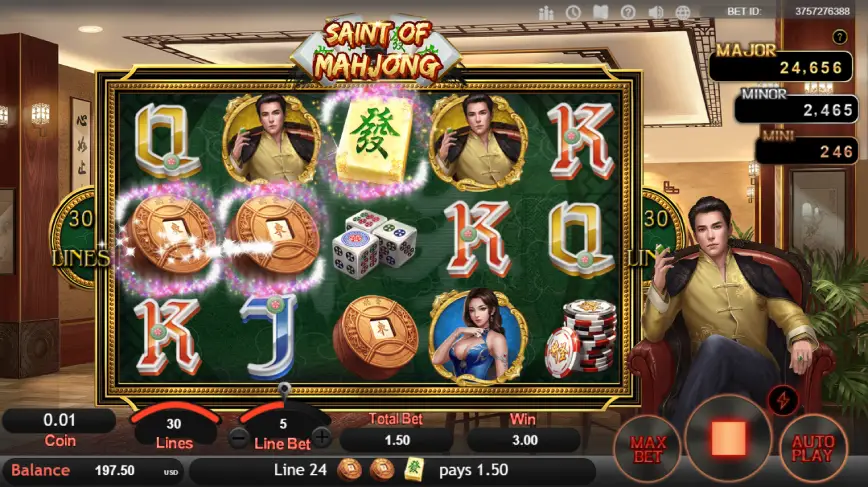Viewport: 868px width, 487px height.
Task: Open the leaderboard podium icon
Action: click(x=546, y=13)
